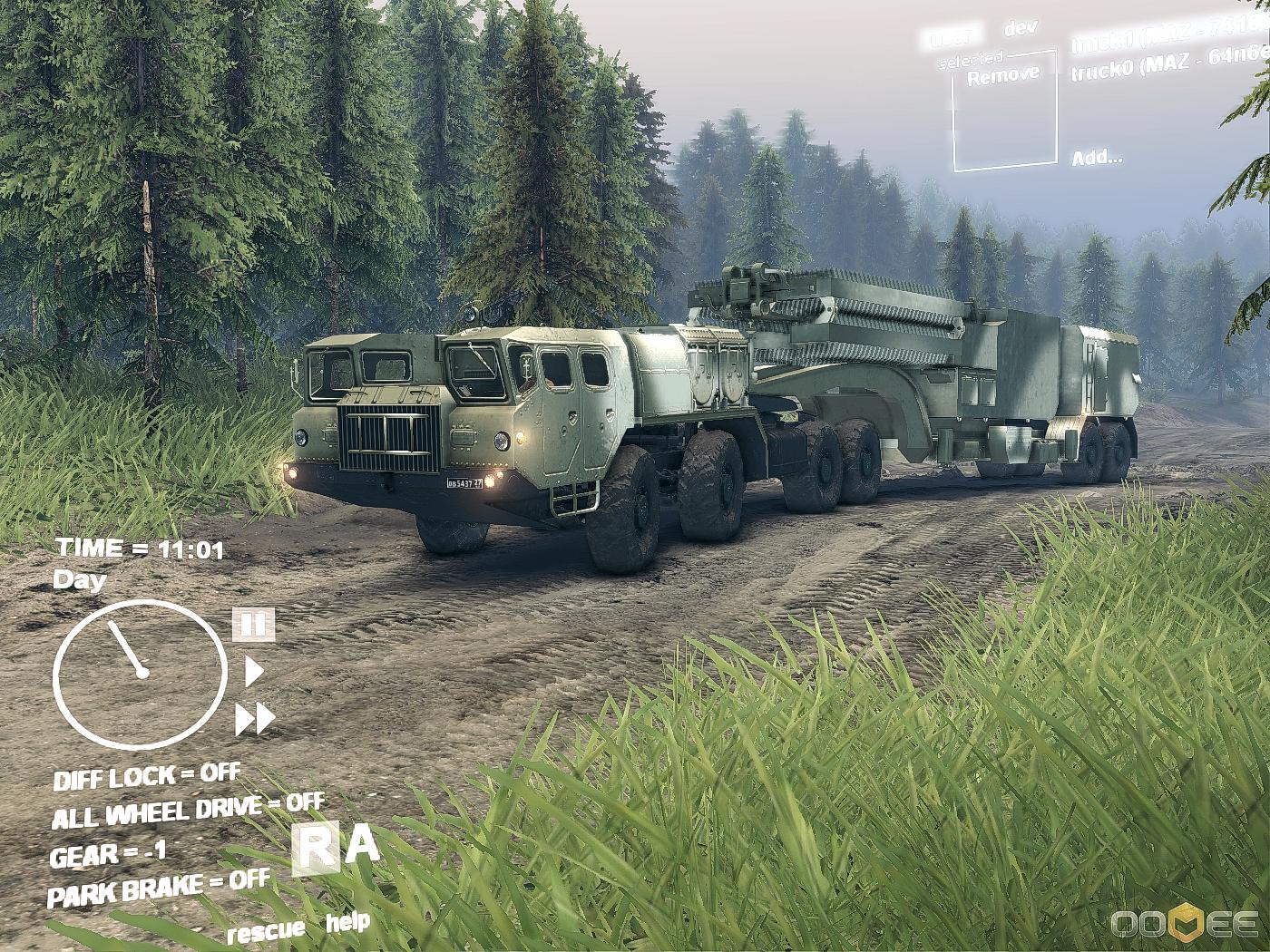
Task: Play time at normal speed
Action: [x=255, y=672]
